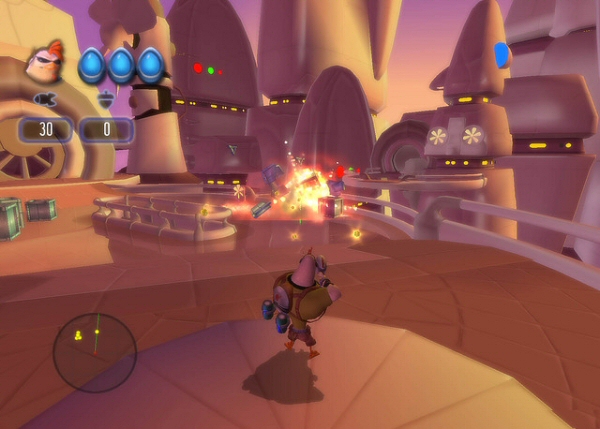This screenshot has height=429, width=600.
Task: Click the chicken character portrait
Action: 45,65
